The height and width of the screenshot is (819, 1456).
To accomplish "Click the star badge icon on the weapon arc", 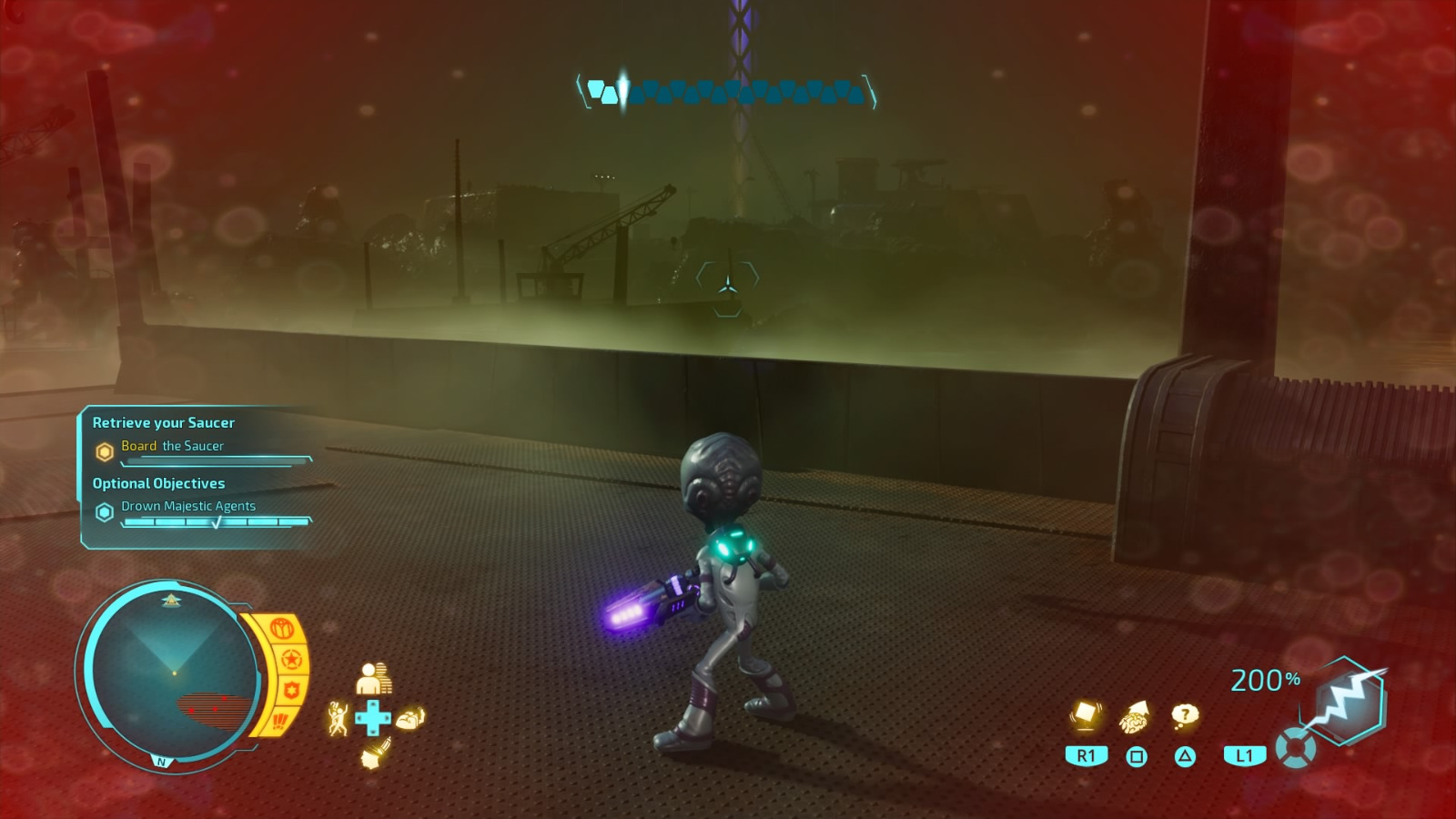I will [289, 657].
